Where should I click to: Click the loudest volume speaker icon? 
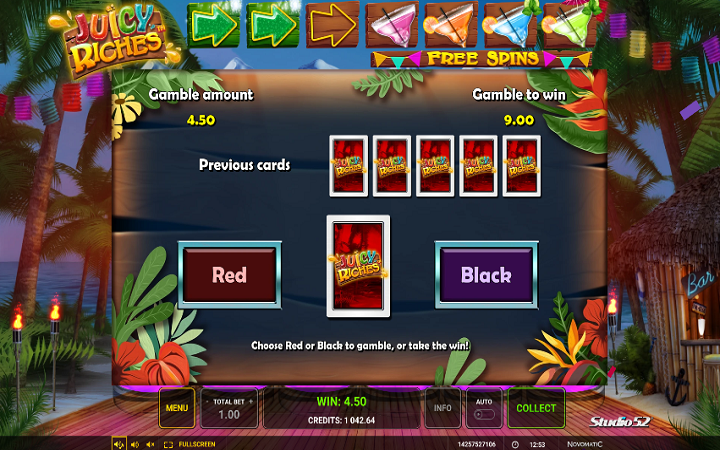coord(118,444)
